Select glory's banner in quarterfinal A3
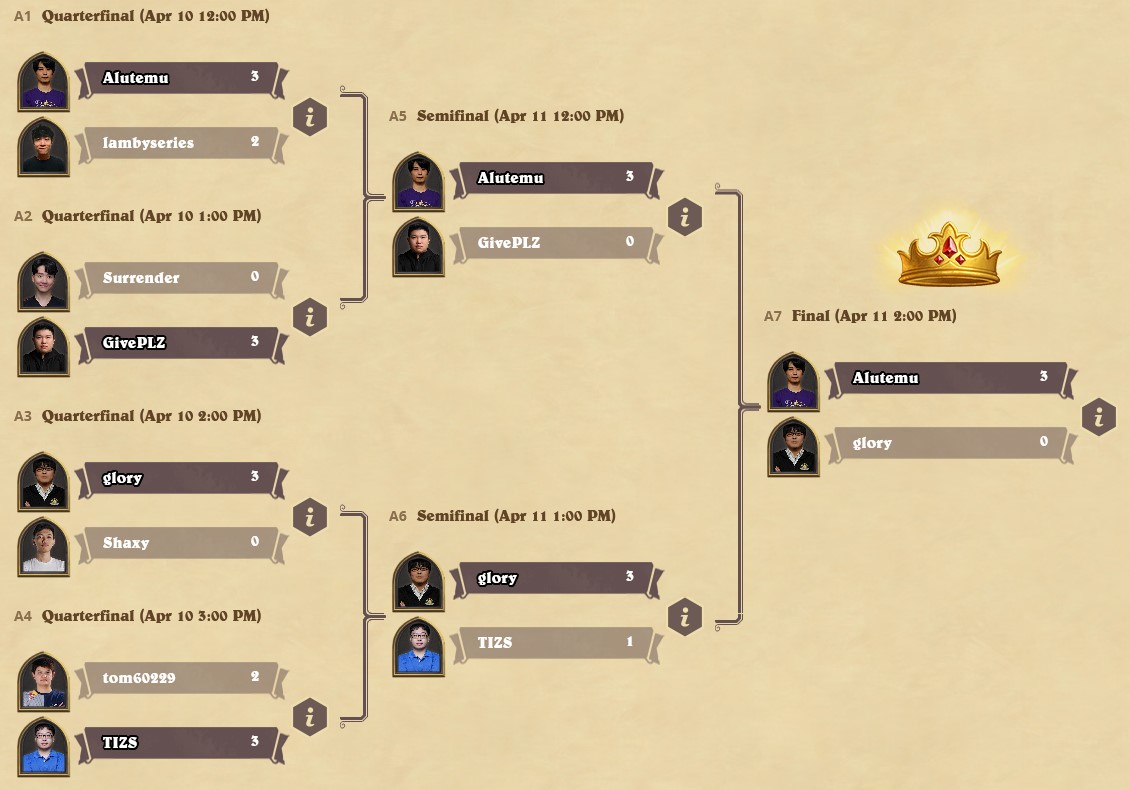The height and width of the screenshot is (790, 1130). pyautogui.click(x=179, y=478)
